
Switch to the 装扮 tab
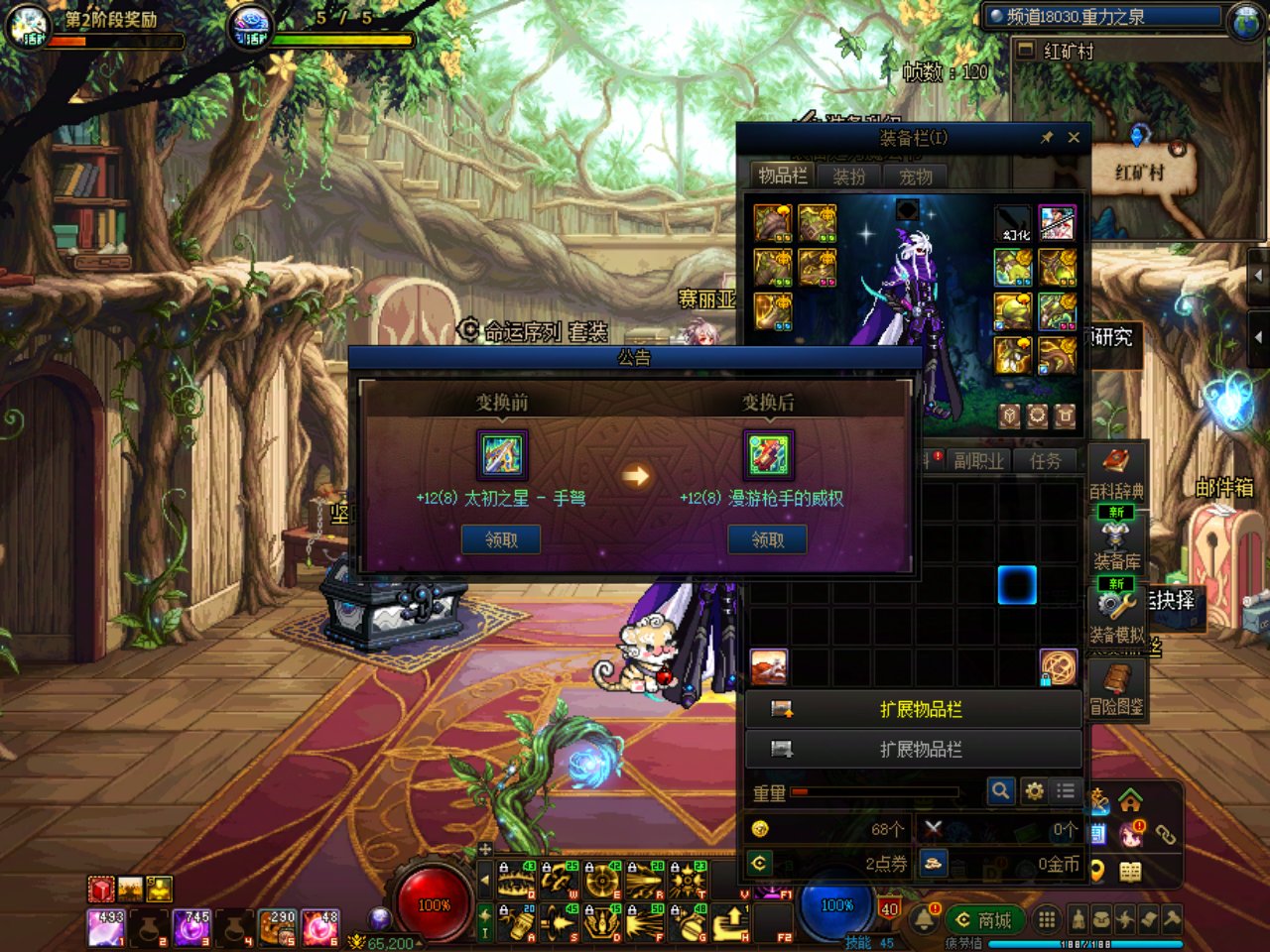[849, 177]
